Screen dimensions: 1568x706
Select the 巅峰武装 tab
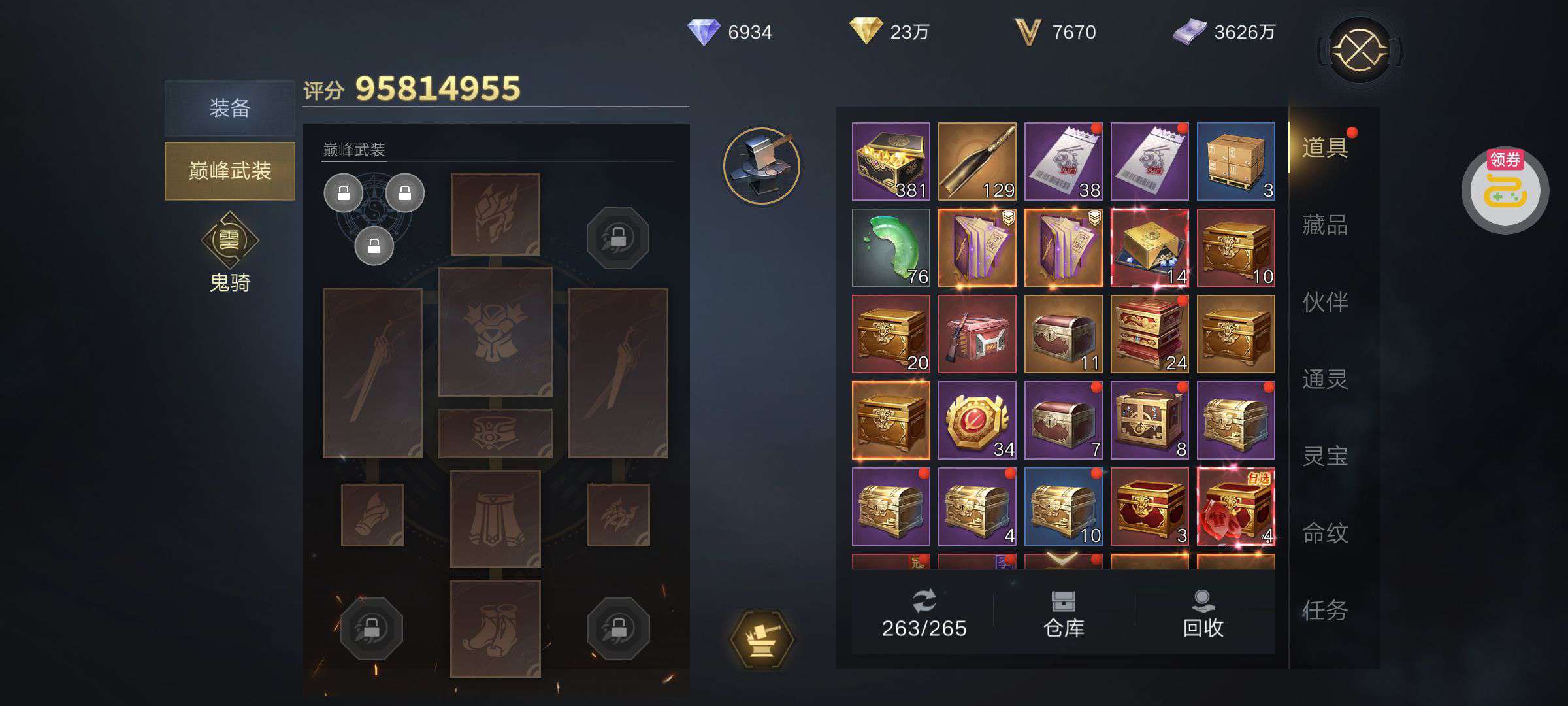coord(229,171)
